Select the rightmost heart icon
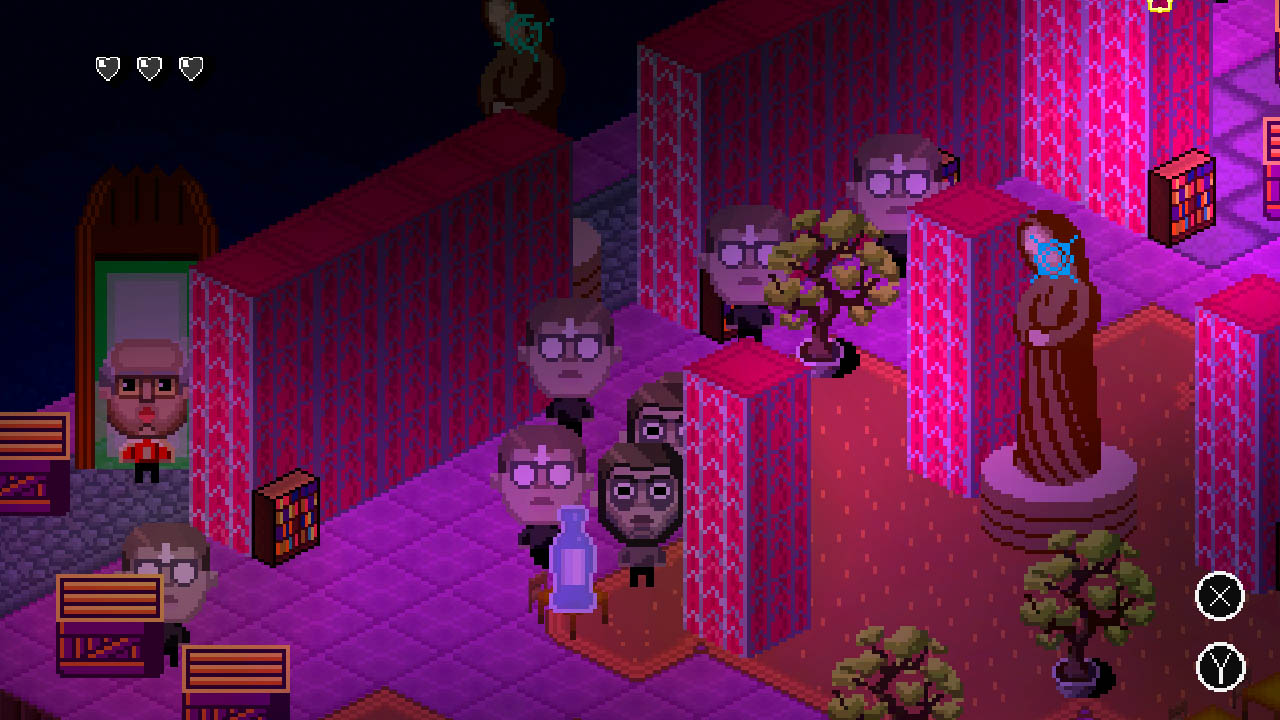This screenshot has height=720, width=1280. [190, 68]
